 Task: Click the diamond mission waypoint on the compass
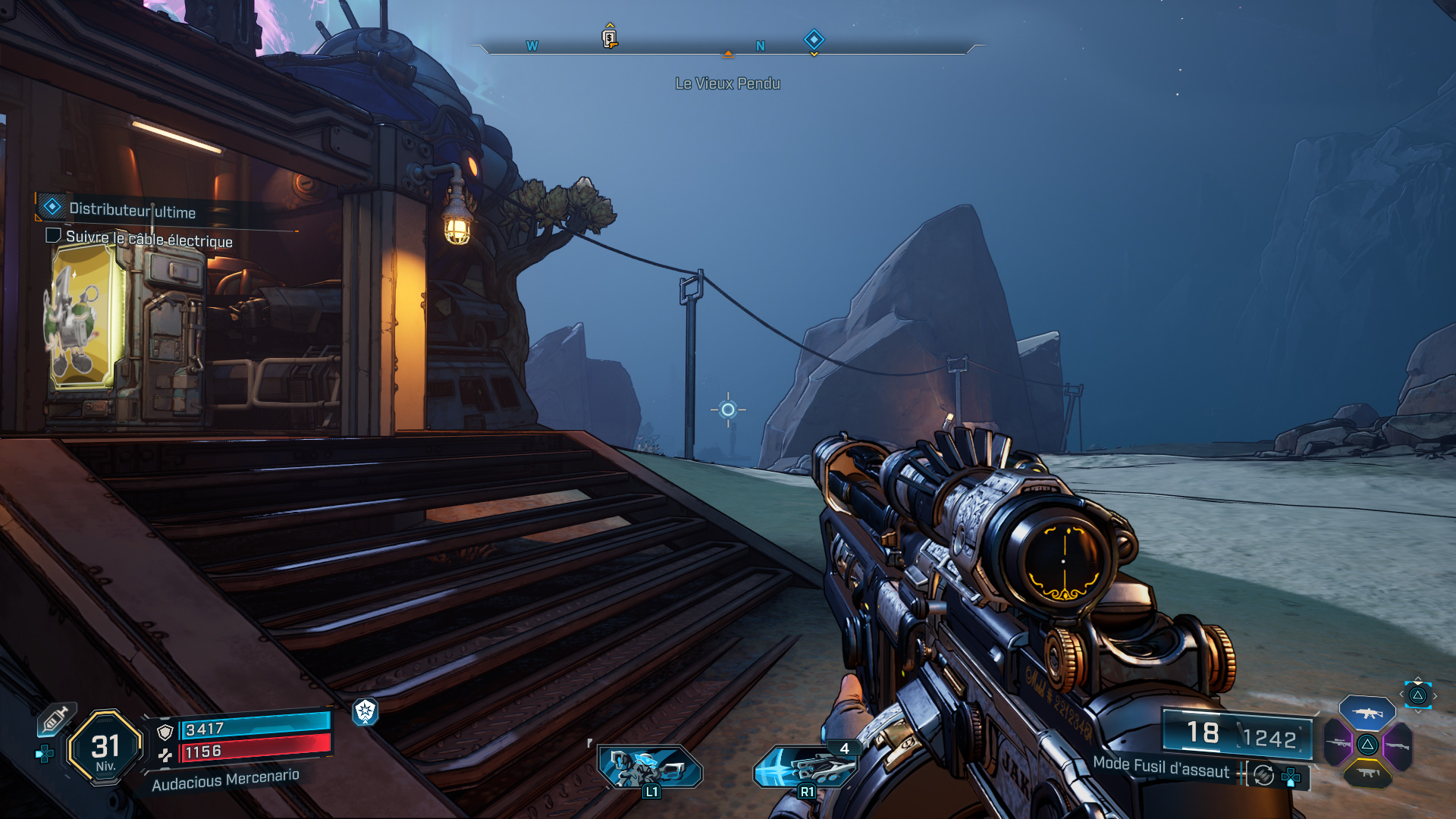tap(813, 39)
